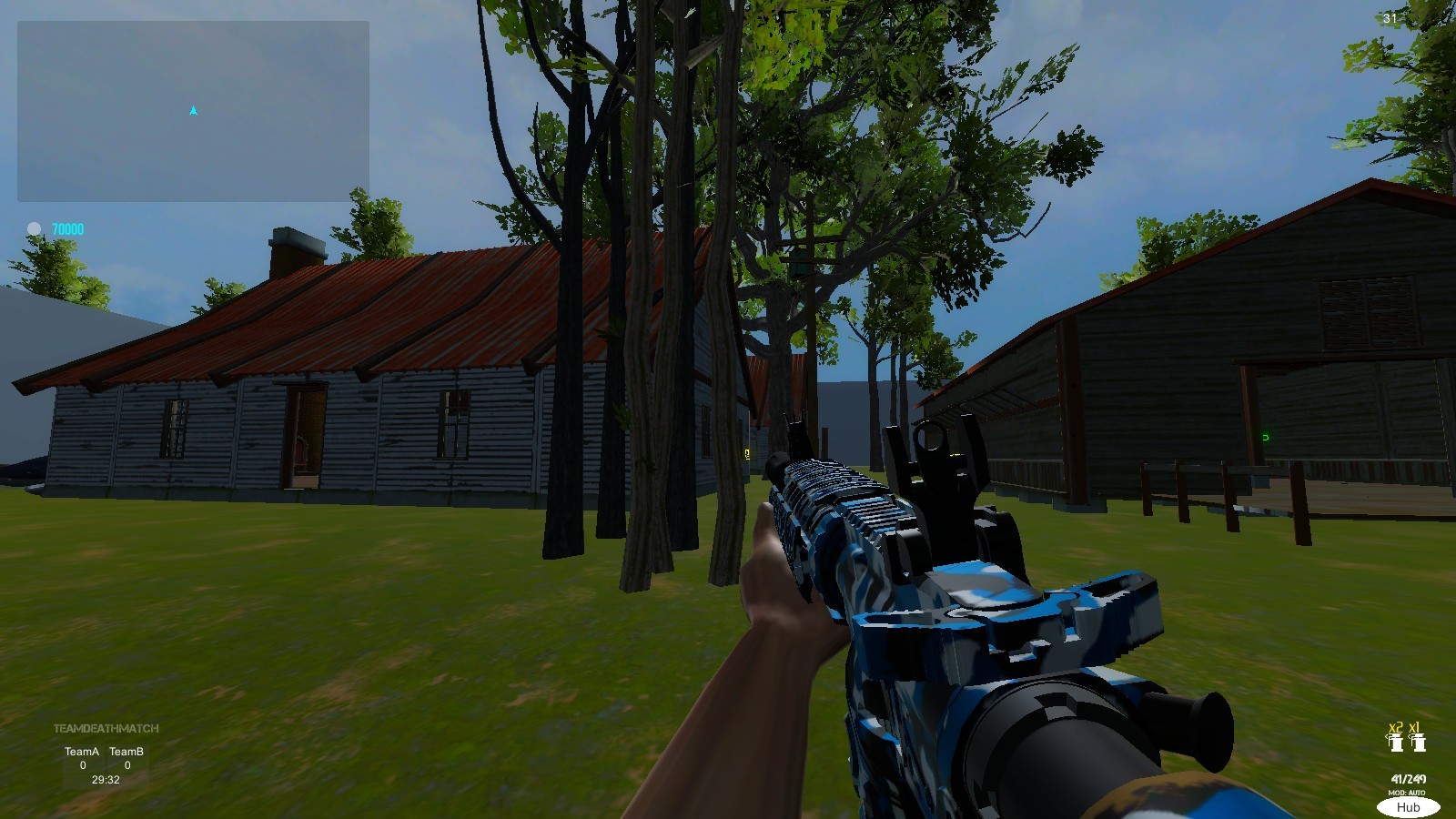Expand the TEAMDEATHMATCH scoreboard
This screenshot has width=1456, height=819.
tap(107, 727)
